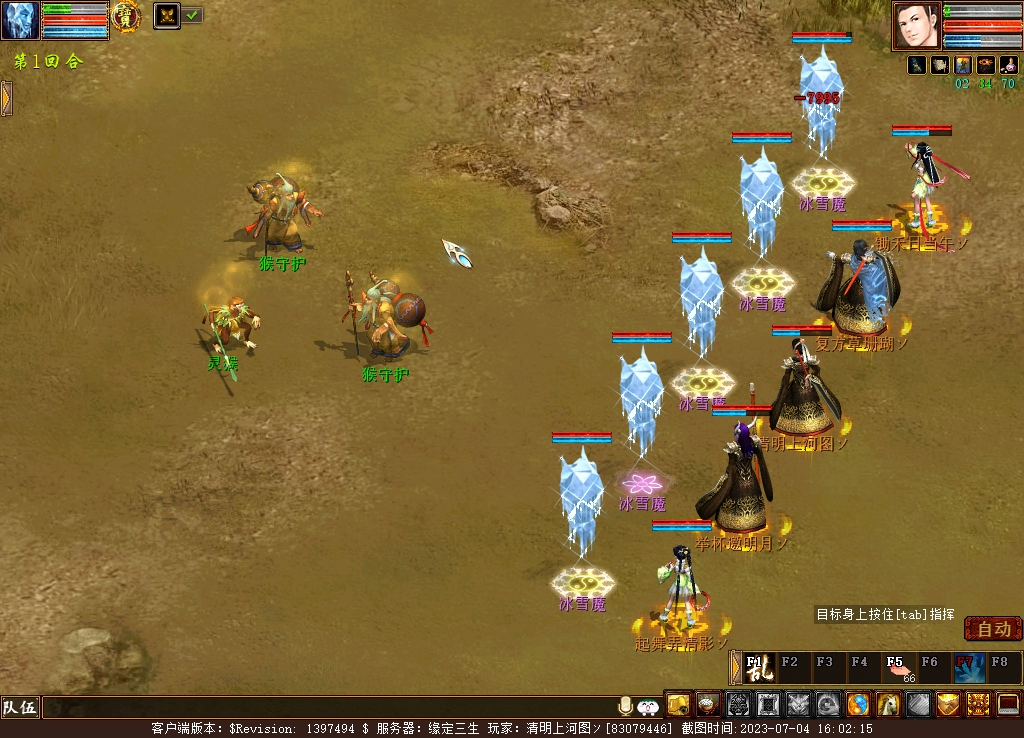The height and width of the screenshot is (738, 1024).
Task: Open the rice bowl icon
Action: (709, 705)
